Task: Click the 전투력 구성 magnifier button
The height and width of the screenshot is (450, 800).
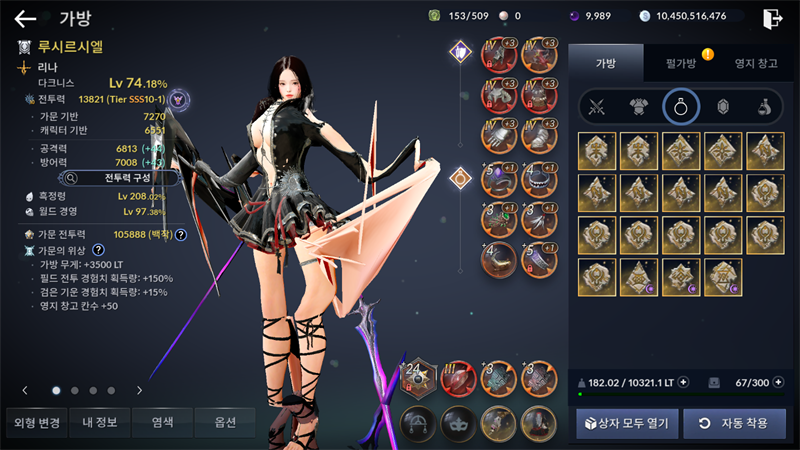Action: [118, 178]
